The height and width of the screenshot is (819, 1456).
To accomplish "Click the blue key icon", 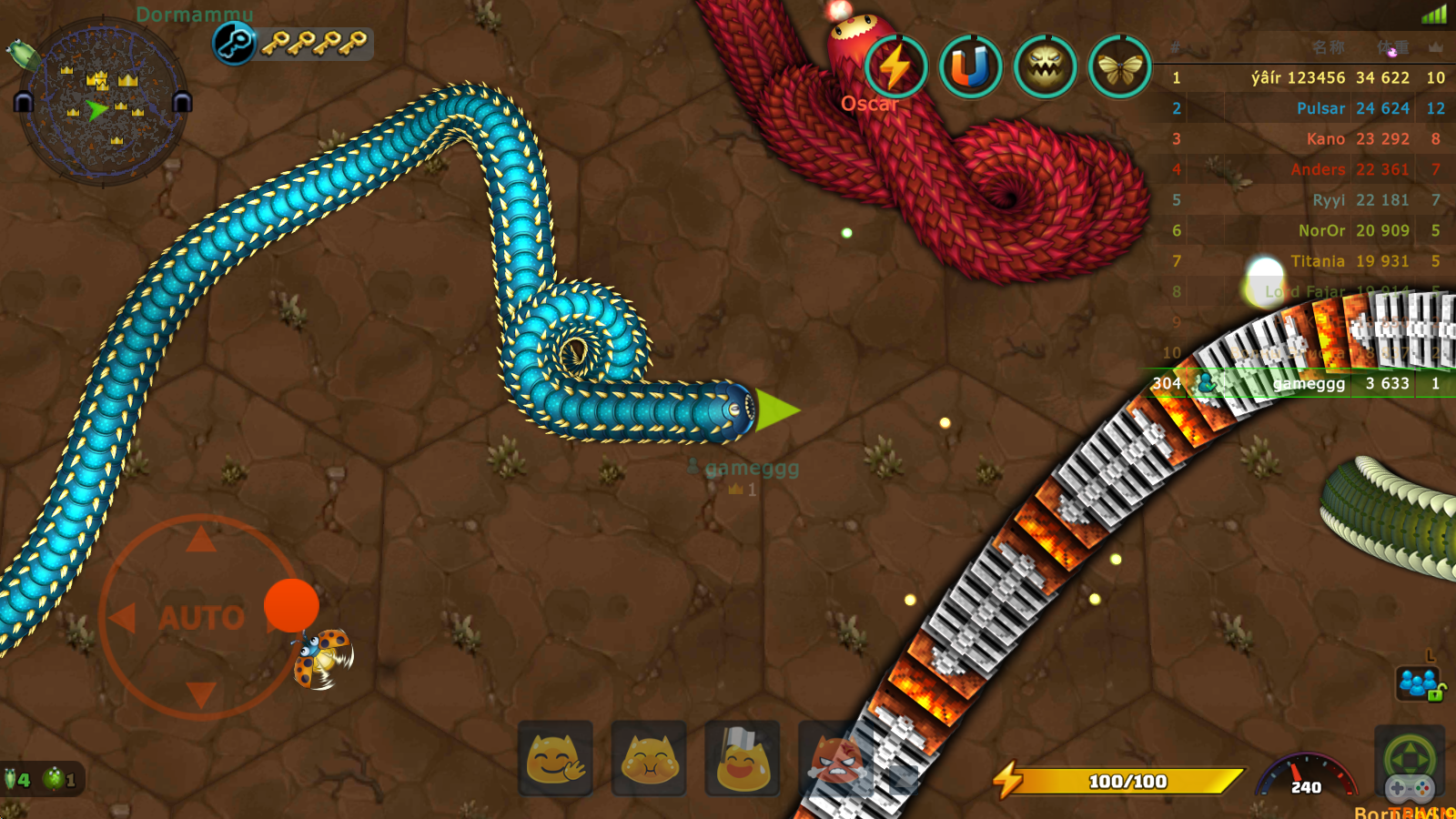I will (234, 43).
